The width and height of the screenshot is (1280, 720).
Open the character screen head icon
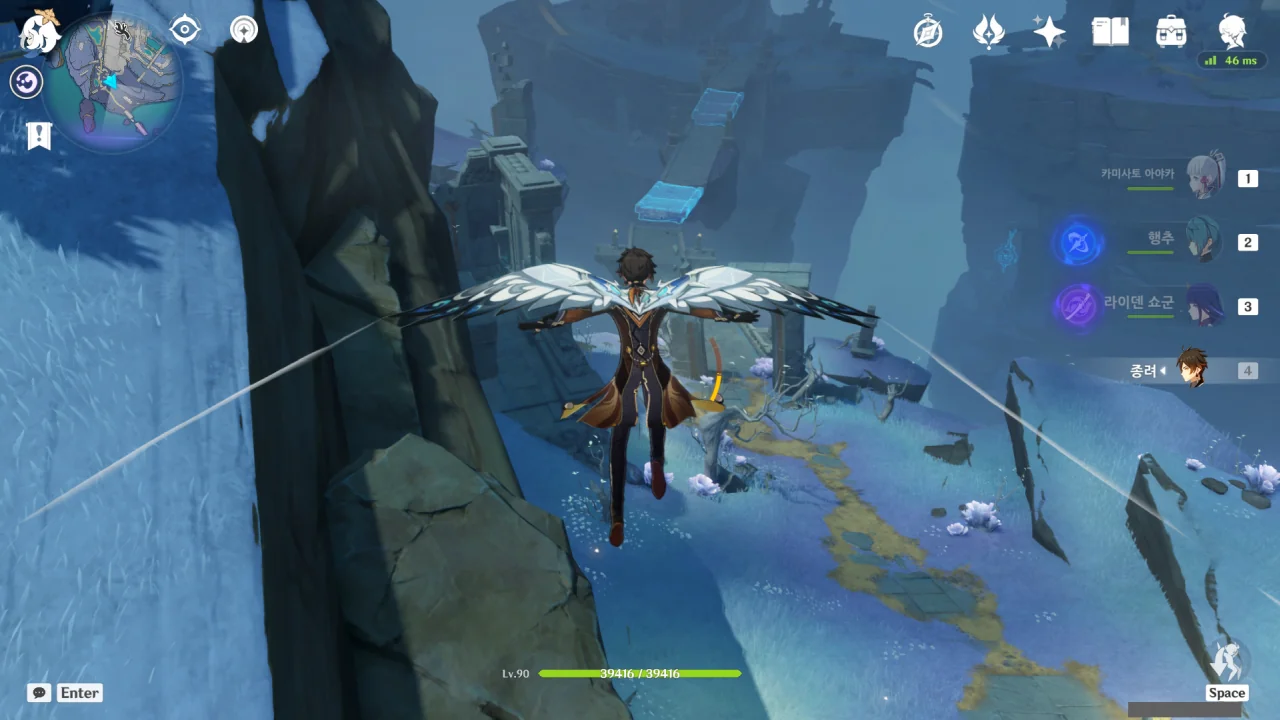tap(1232, 30)
